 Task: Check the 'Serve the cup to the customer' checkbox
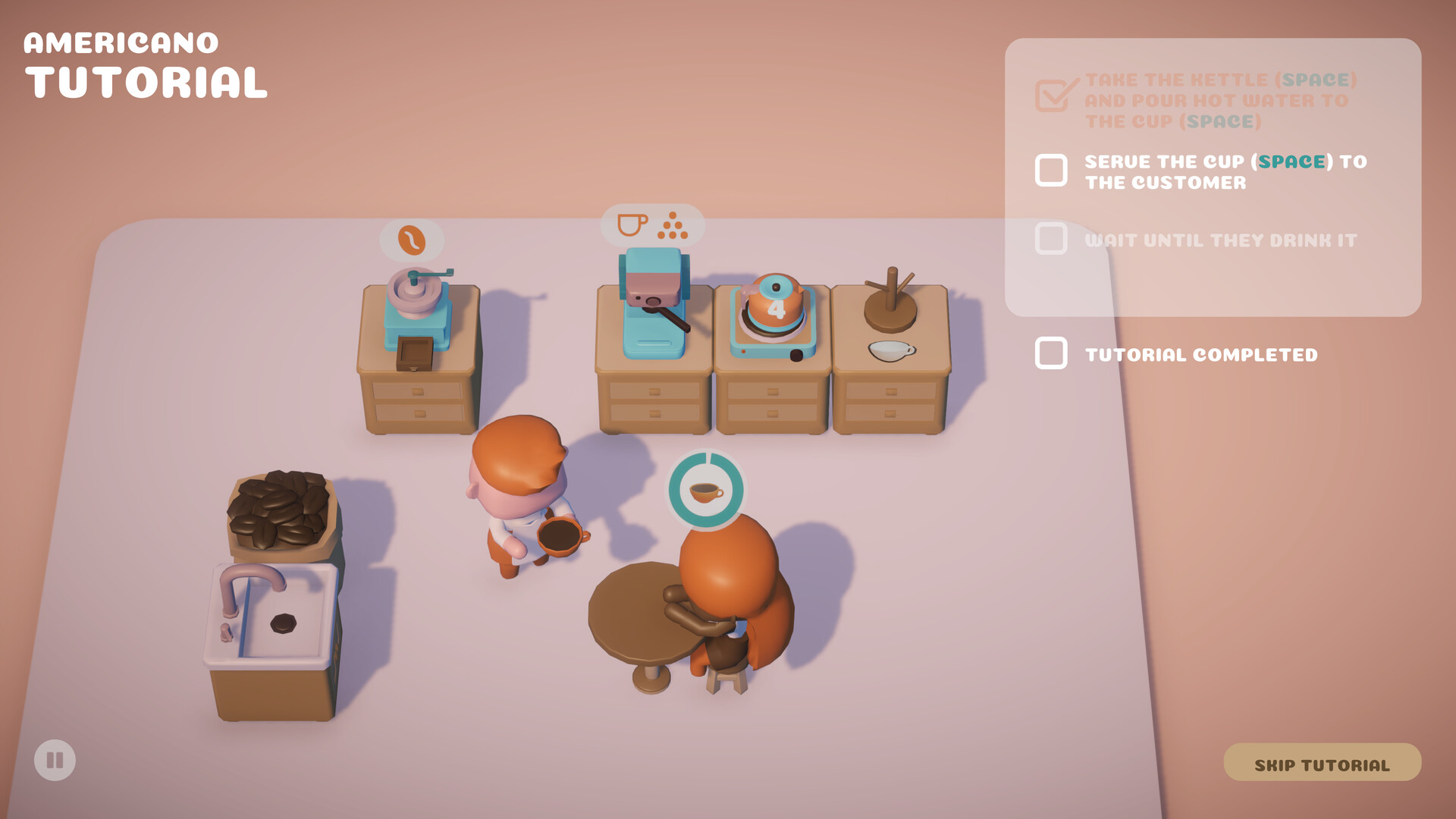pos(1051,171)
